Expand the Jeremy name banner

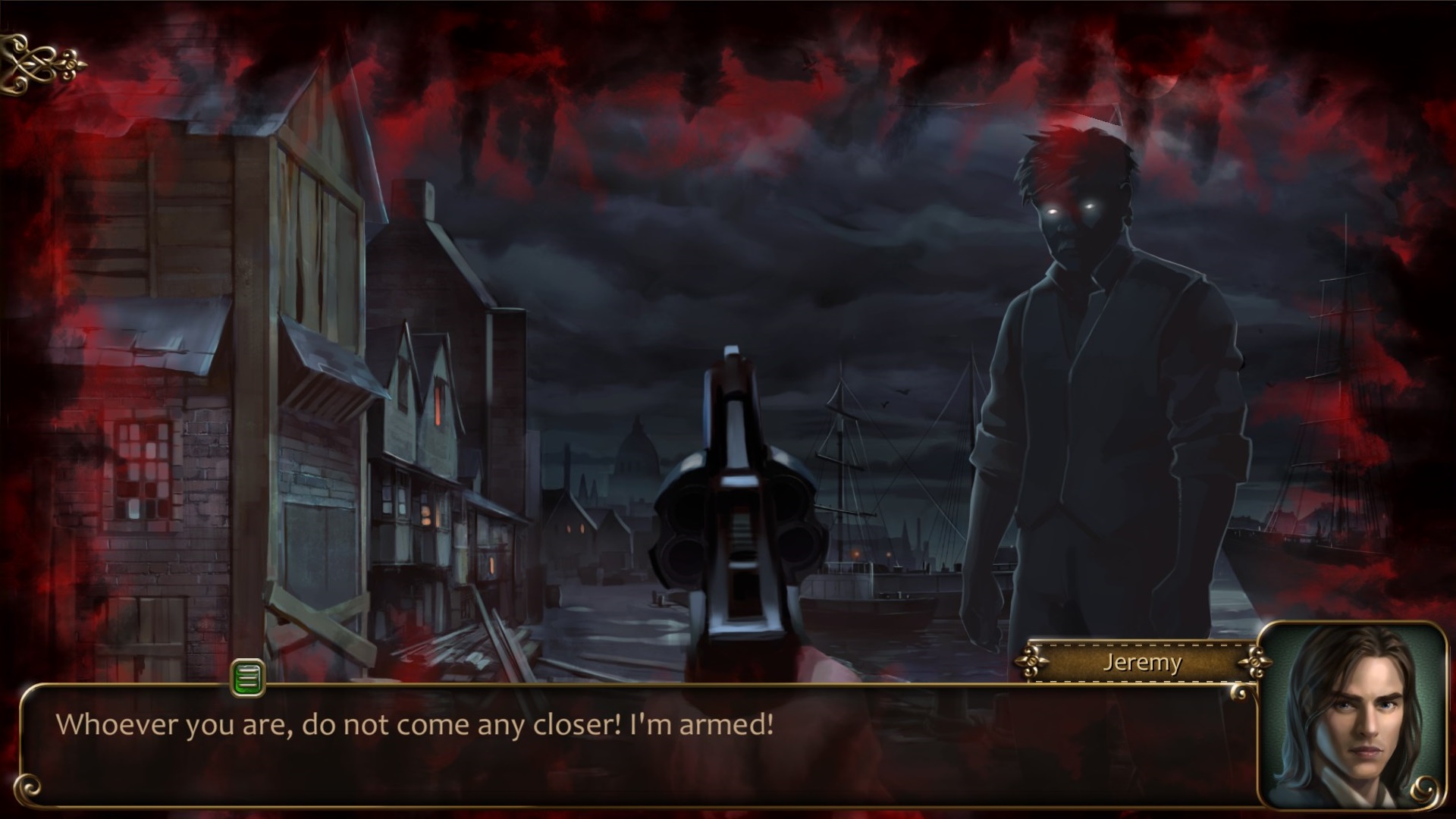point(1142,662)
